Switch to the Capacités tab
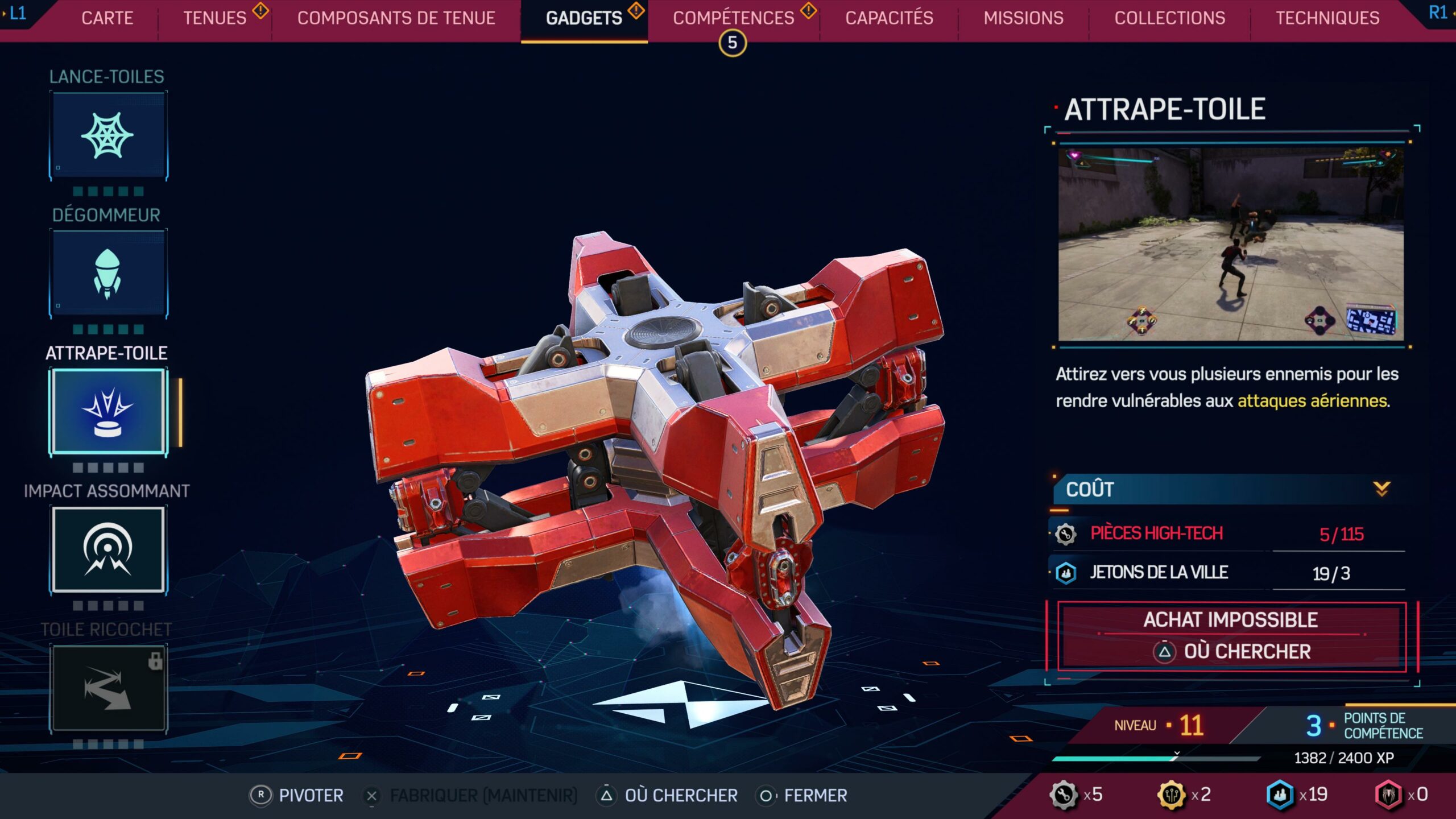The image size is (1456, 819). pyautogui.click(x=889, y=18)
